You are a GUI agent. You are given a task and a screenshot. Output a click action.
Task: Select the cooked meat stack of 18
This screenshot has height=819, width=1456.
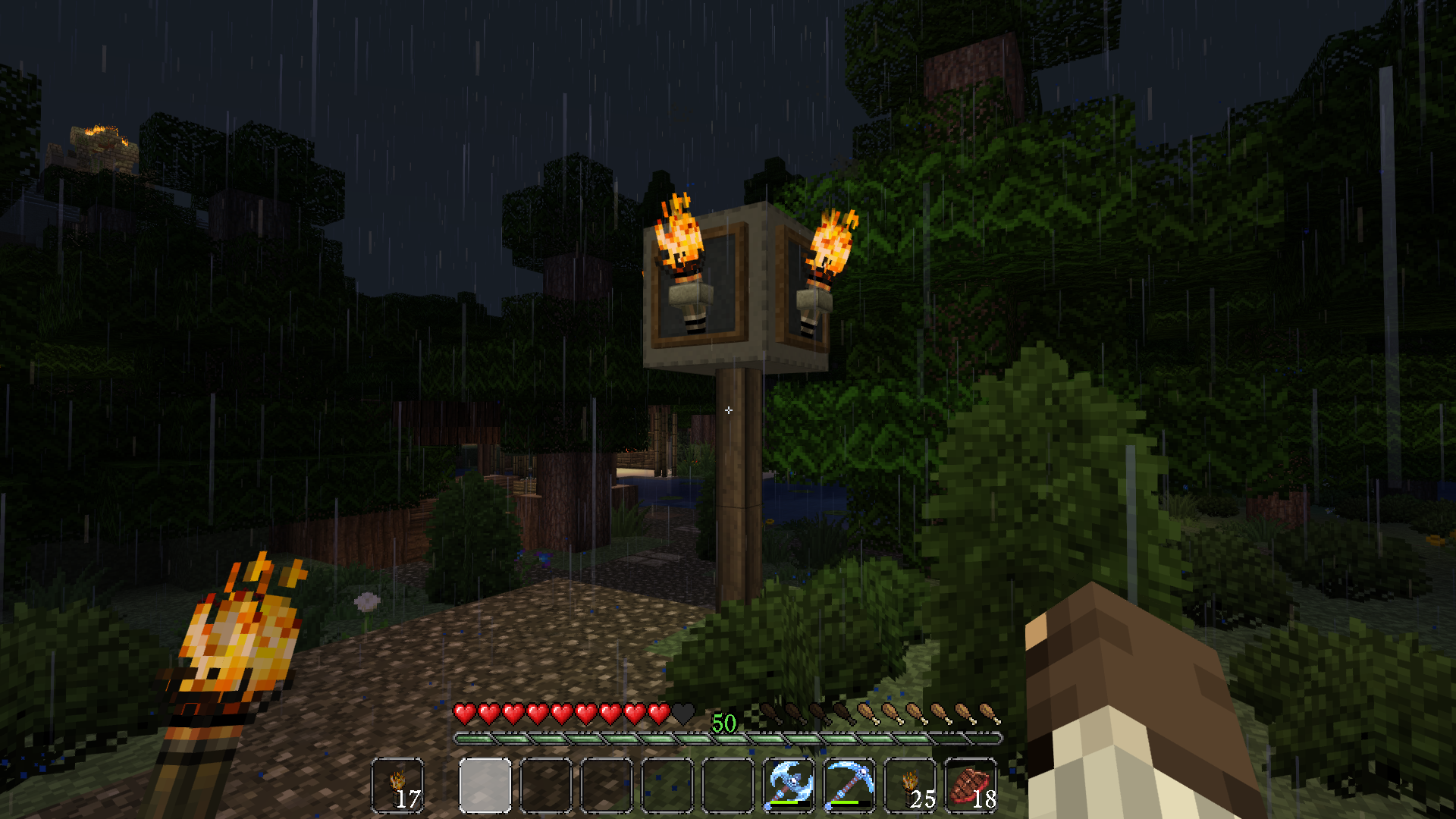(x=971, y=786)
